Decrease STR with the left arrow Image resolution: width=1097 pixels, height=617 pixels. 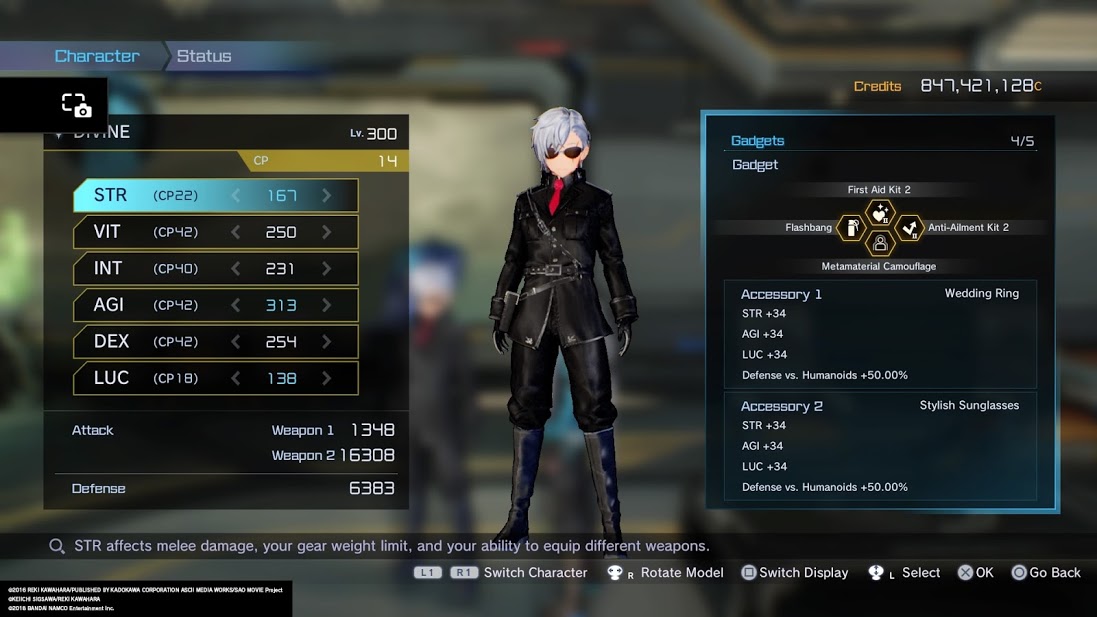[x=236, y=196]
